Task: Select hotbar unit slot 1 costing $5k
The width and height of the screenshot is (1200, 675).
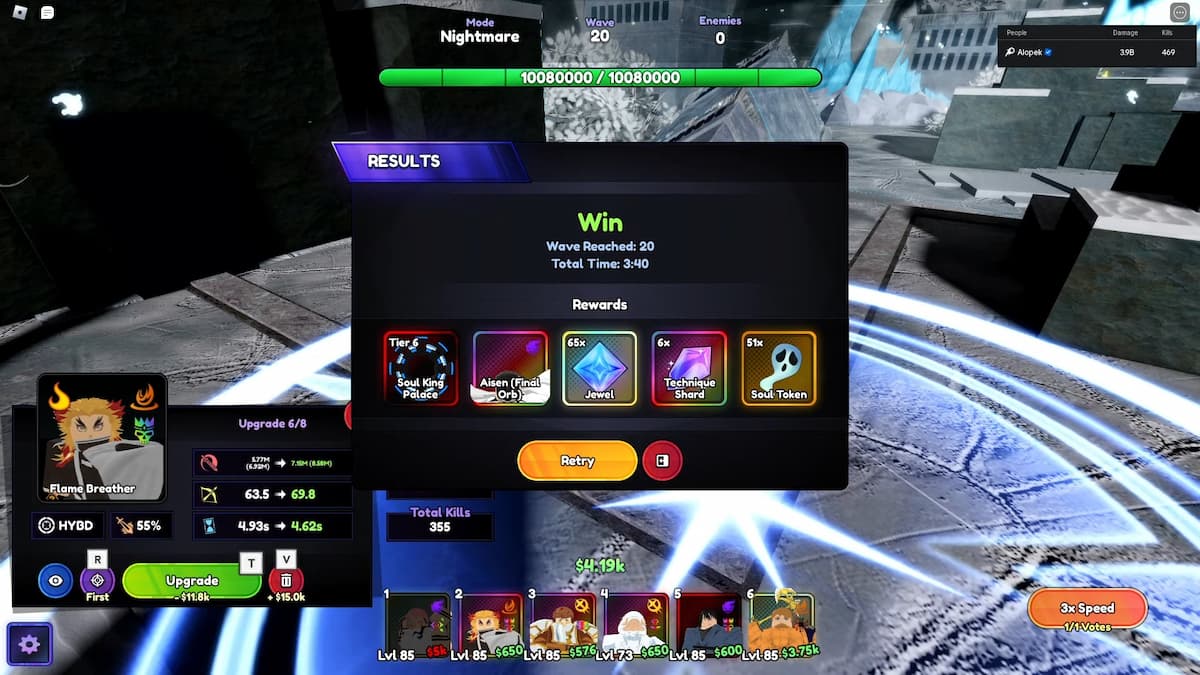Action: pos(417,624)
